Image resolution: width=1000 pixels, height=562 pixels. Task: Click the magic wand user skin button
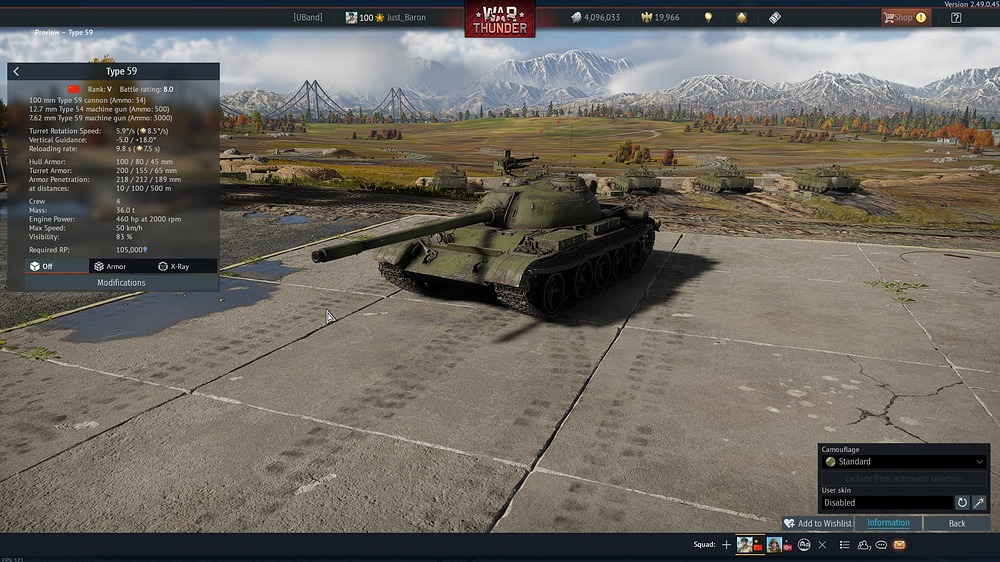click(x=979, y=503)
